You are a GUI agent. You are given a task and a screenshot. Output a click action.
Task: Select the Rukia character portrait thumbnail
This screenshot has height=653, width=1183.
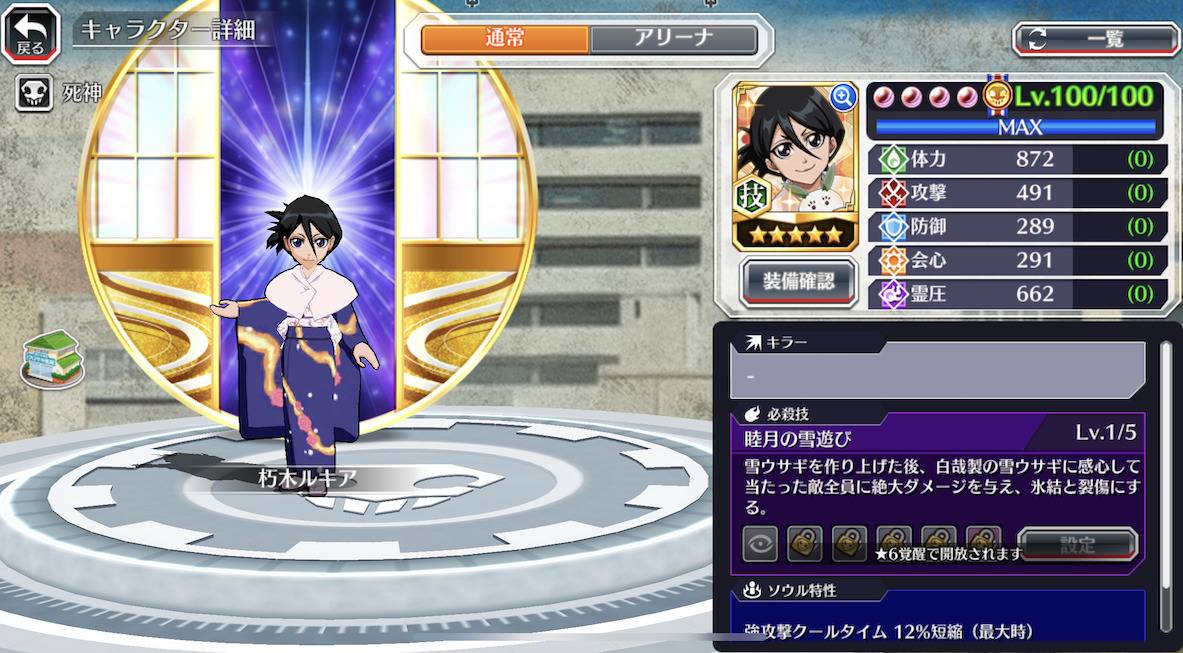795,150
